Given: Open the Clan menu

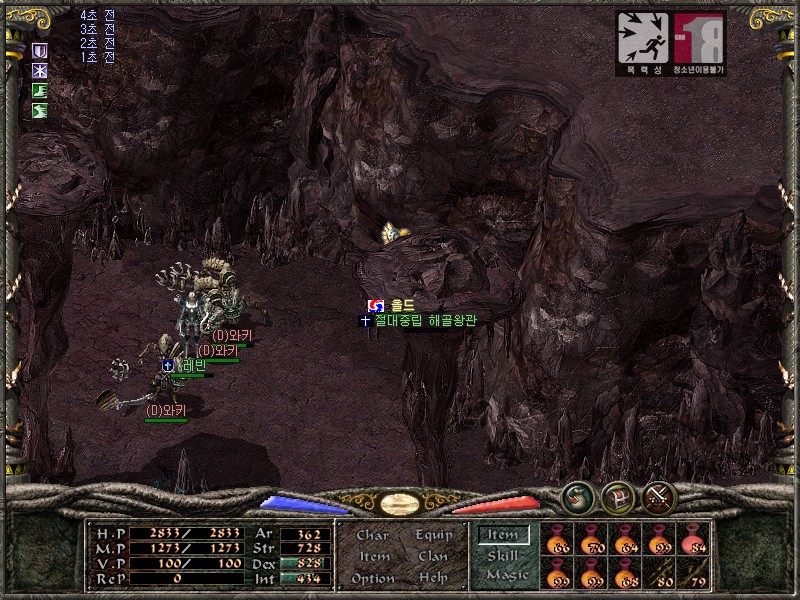Looking at the screenshot, I should [x=433, y=557].
